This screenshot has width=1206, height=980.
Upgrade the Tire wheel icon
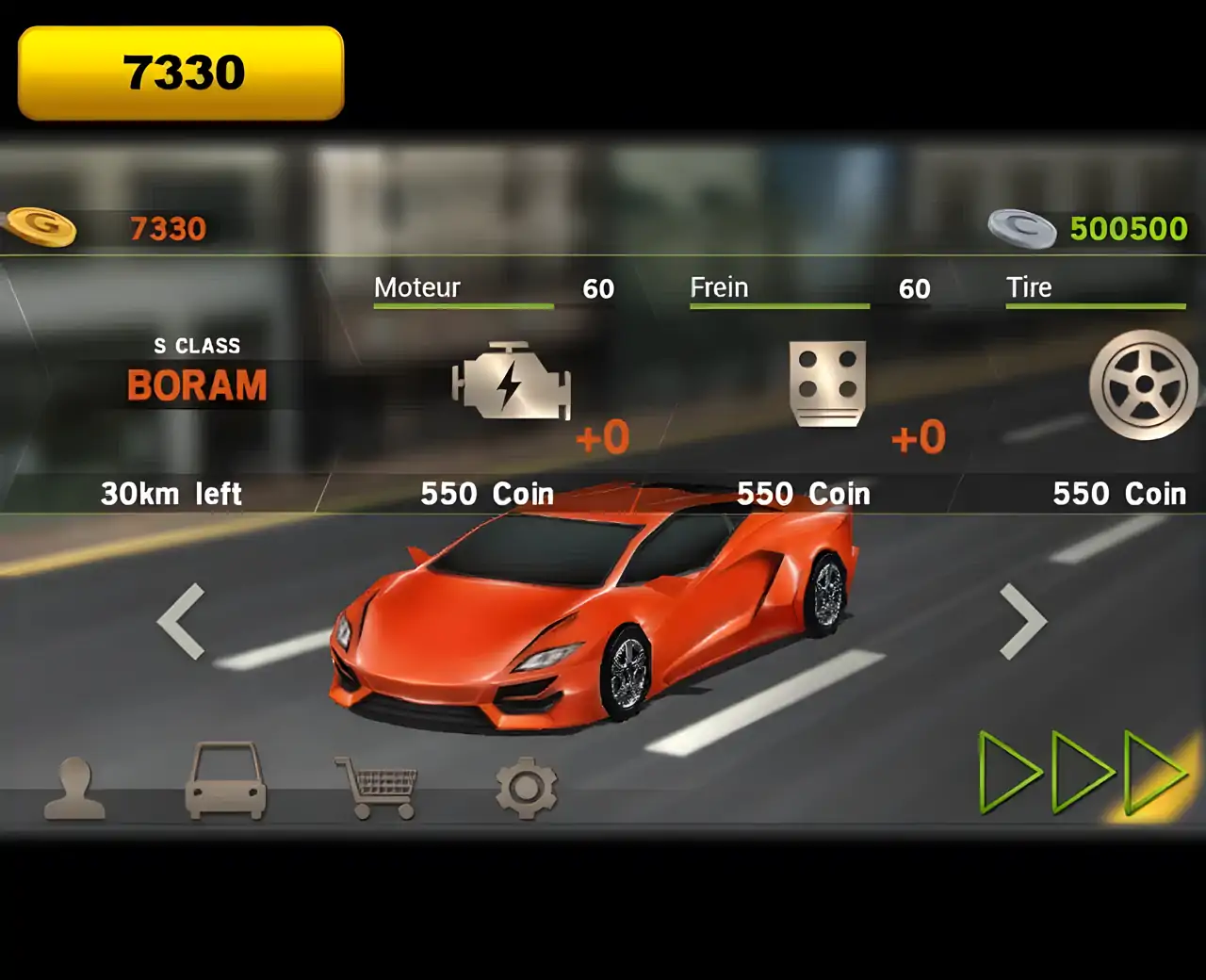pos(1143,384)
